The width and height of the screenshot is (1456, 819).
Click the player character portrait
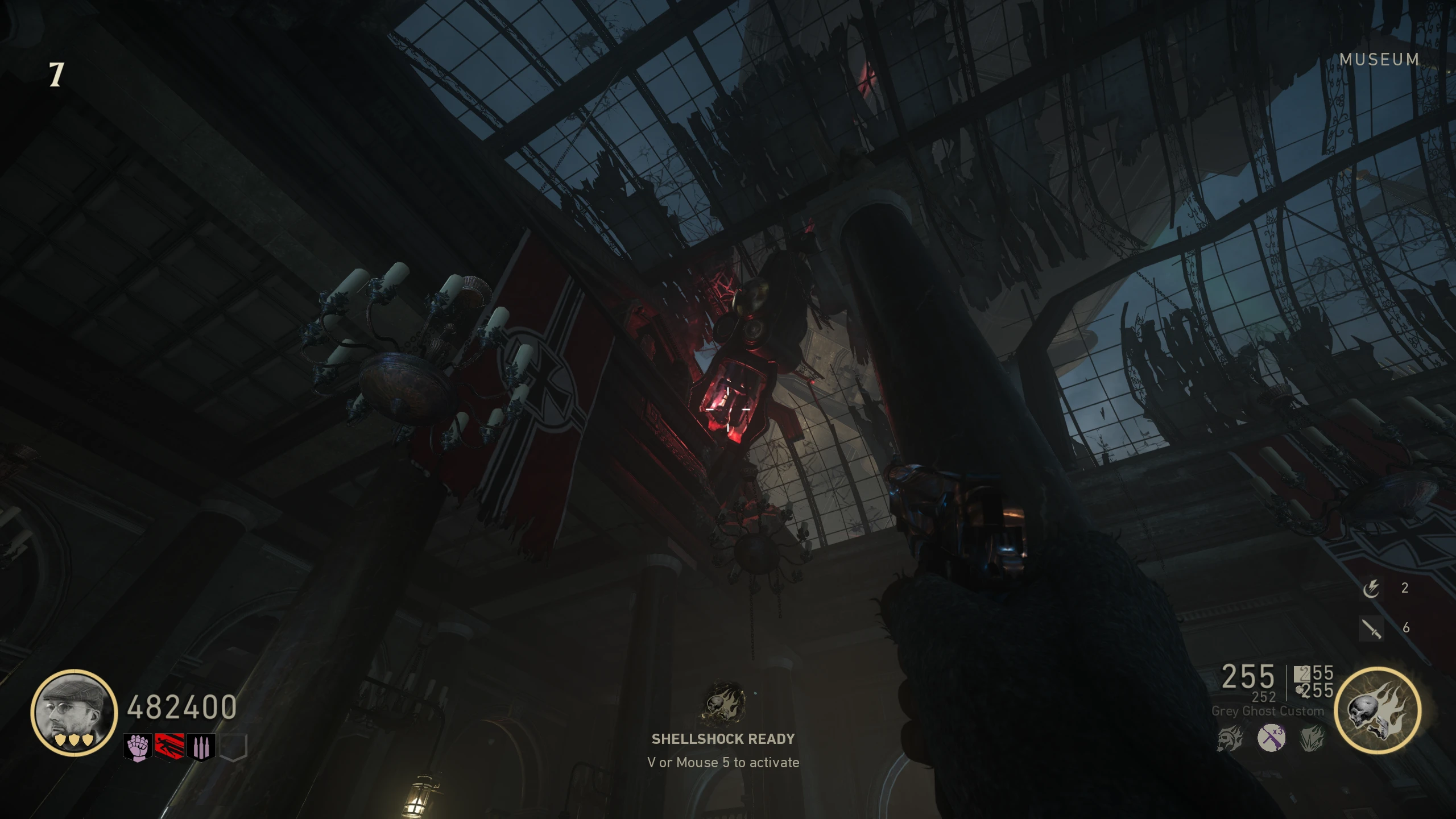click(73, 712)
